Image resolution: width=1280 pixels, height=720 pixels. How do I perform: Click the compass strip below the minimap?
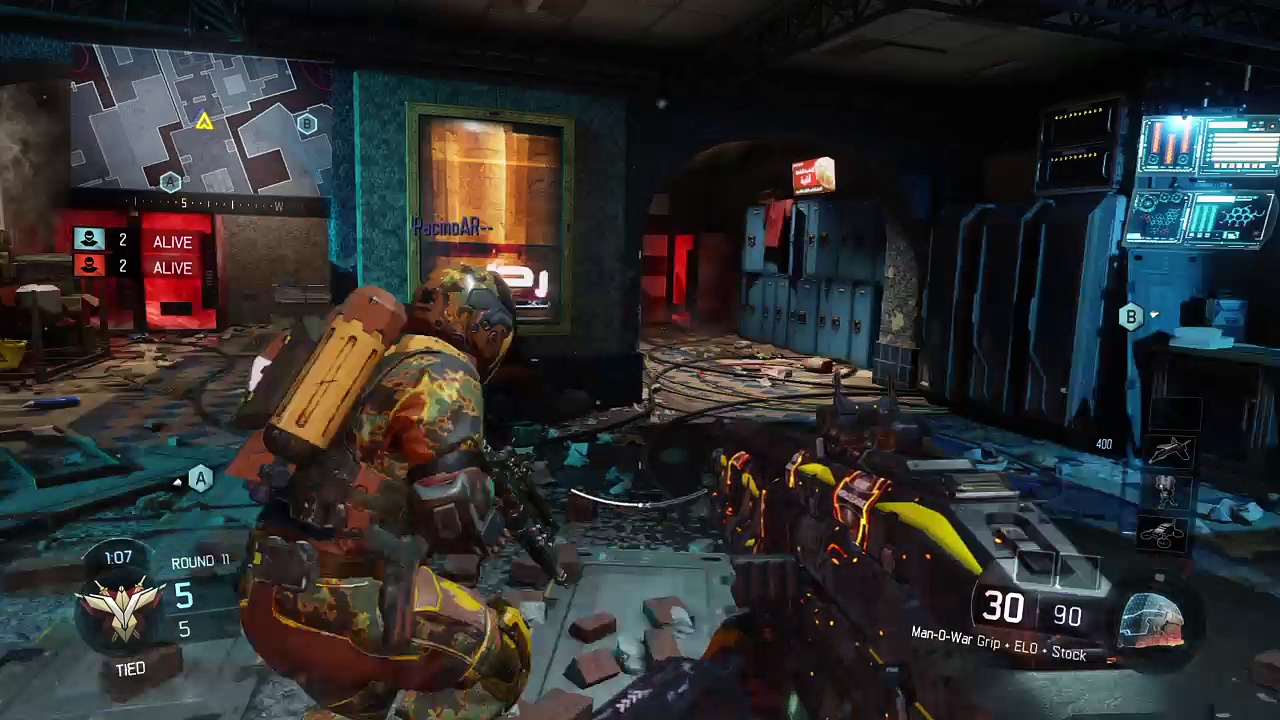coord(200,205)
